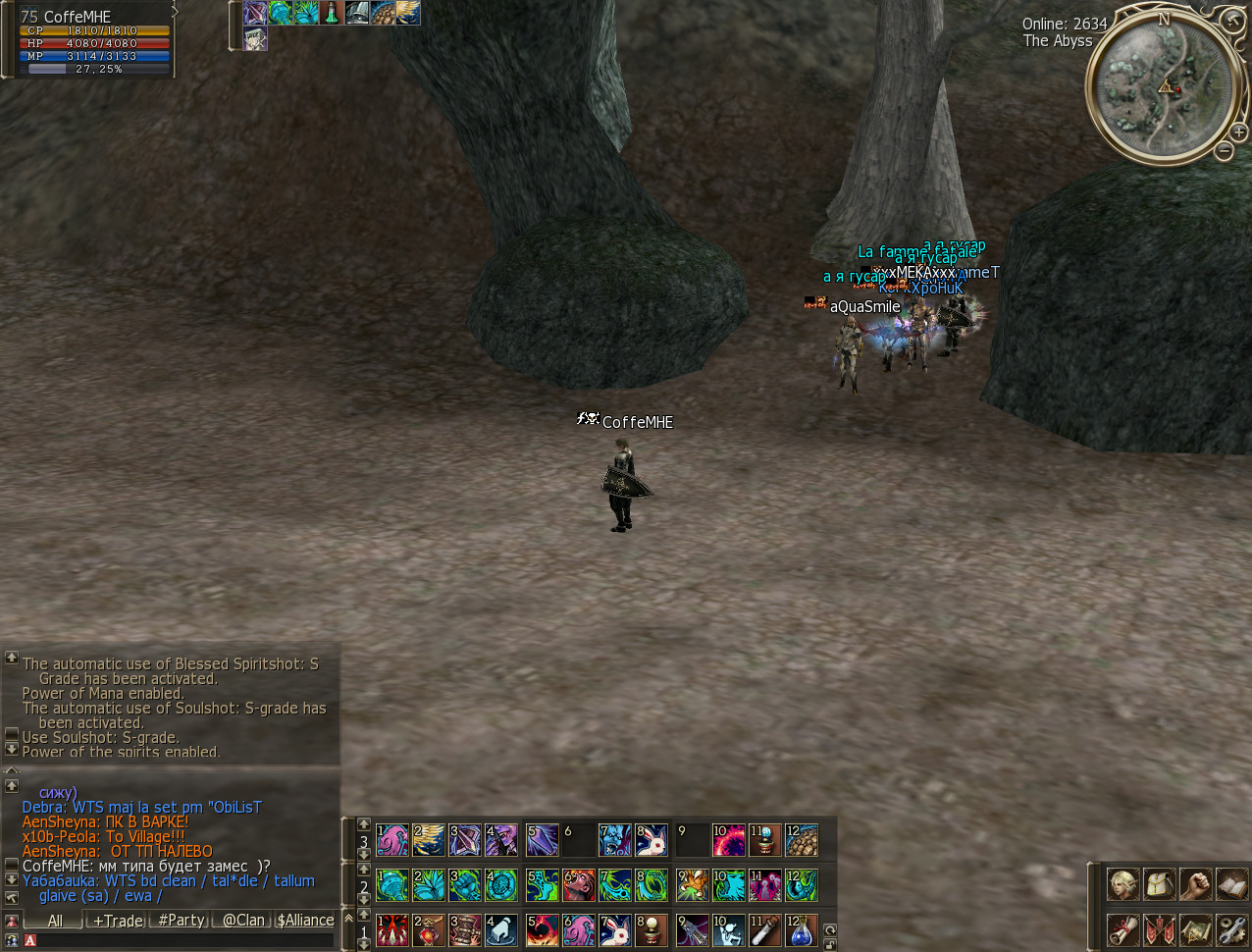Use the blue mana potion hotbar slot
Image resolution: width=1252 pixels, height=952 pixels.
(x=801, y=929)
